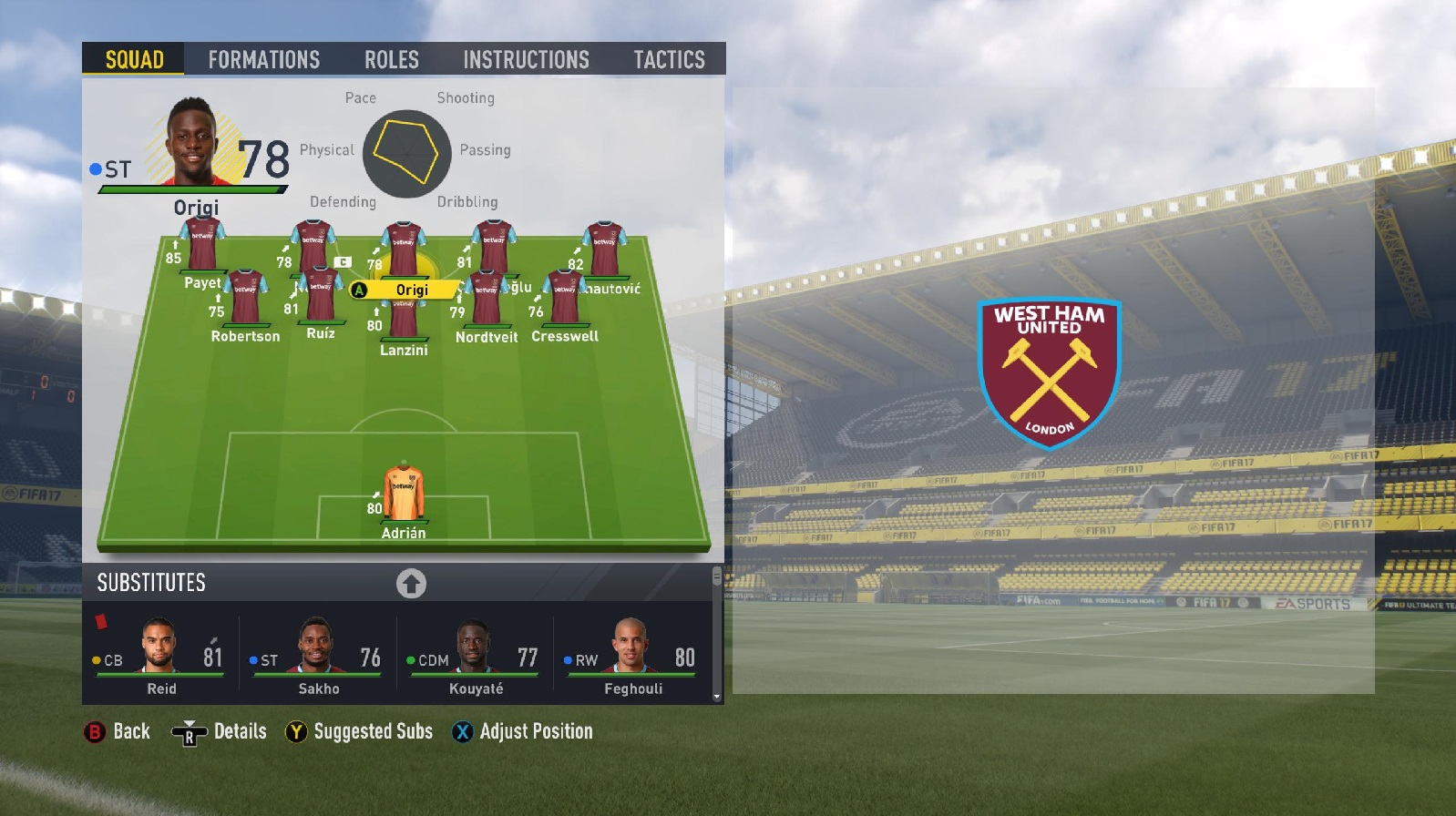Select Ruiz on the pitch
1456x816 pixels.
(320, 296)
